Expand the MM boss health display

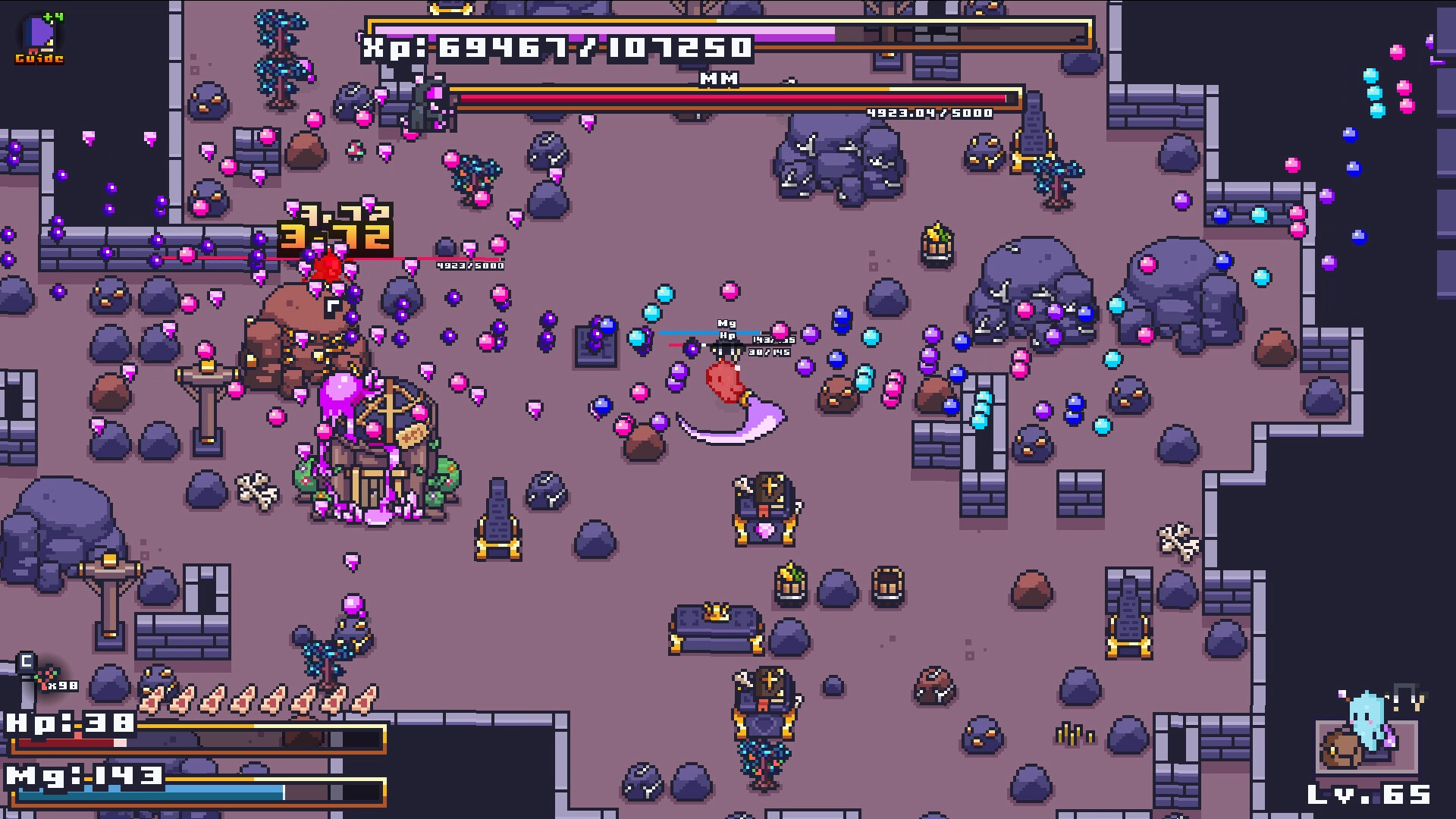[x=730, y=97]
